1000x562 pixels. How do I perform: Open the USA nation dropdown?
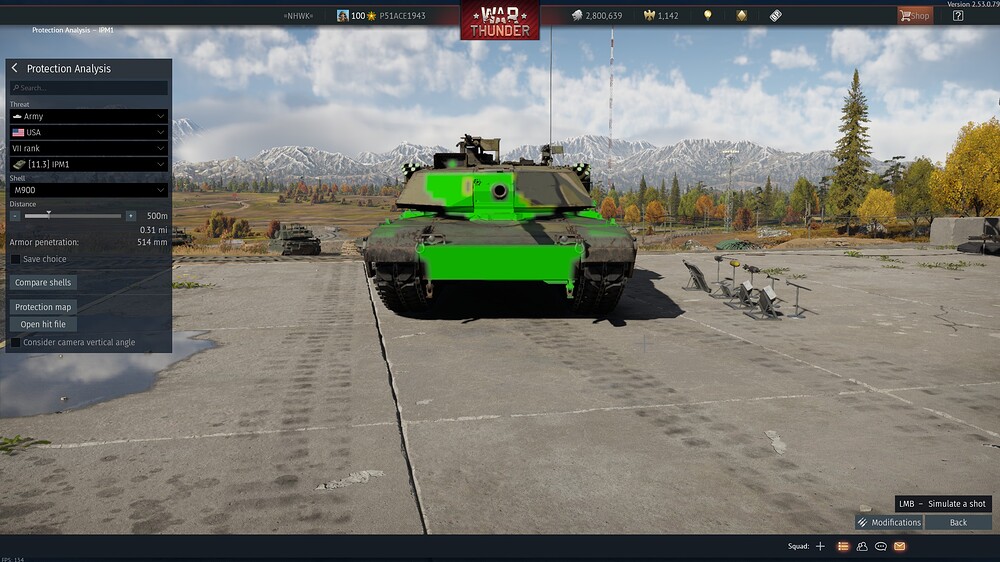click(x=88, y=132)
